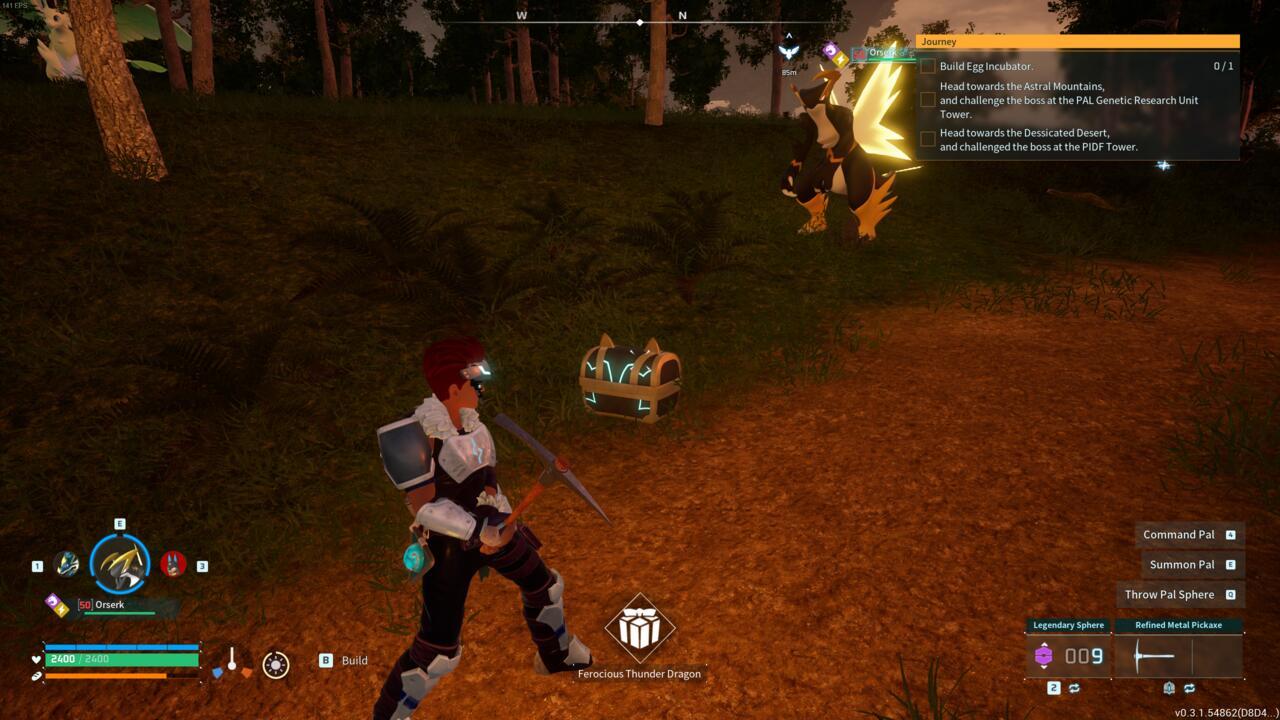Viewport: 1280px width, 720px height.
Task: Check the Astral Mountains boss quest checkbox
Action: (x=928, y=99)
